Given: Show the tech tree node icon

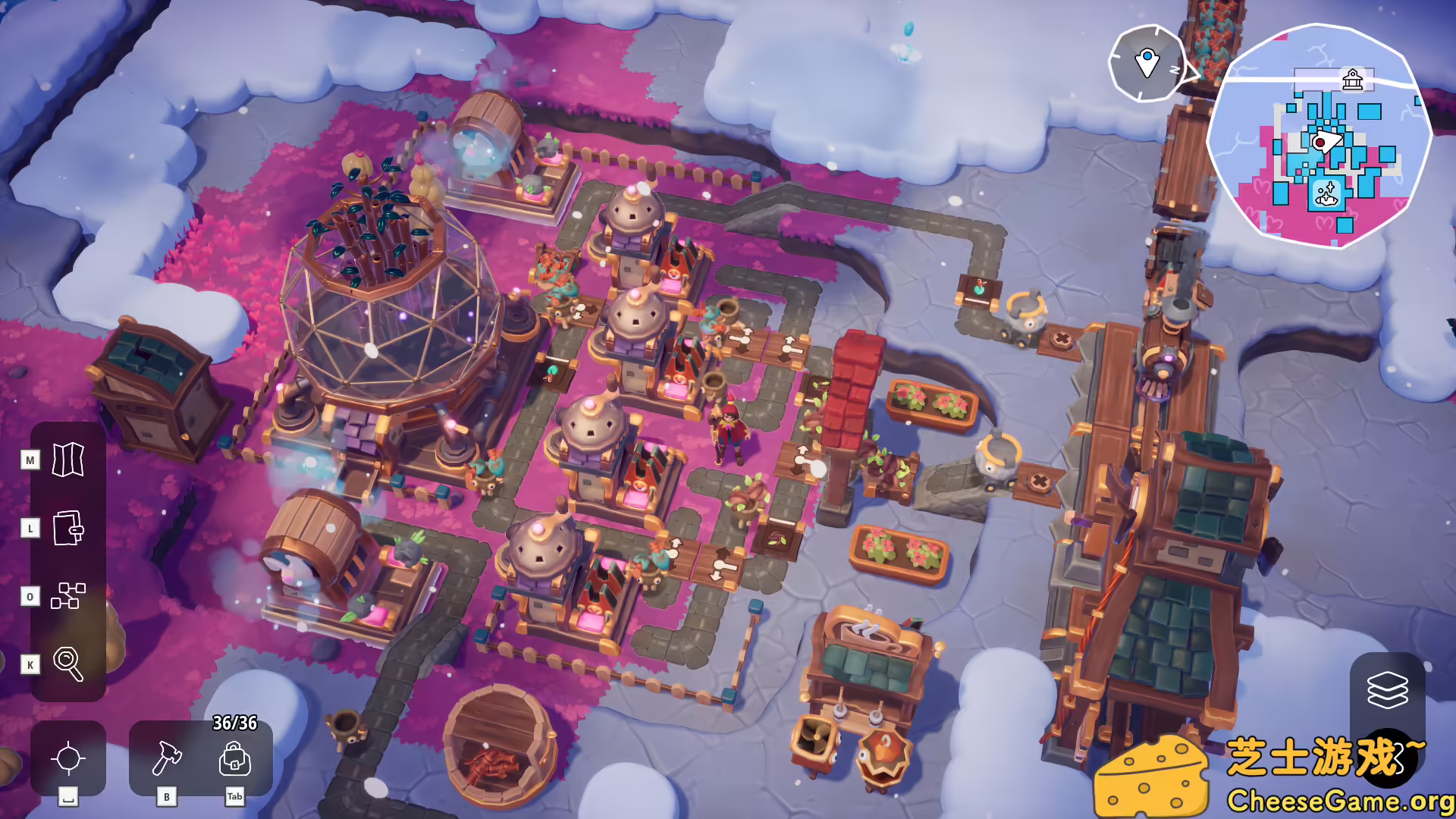Looking at the screenshot, I should click(x=68, y=596).
